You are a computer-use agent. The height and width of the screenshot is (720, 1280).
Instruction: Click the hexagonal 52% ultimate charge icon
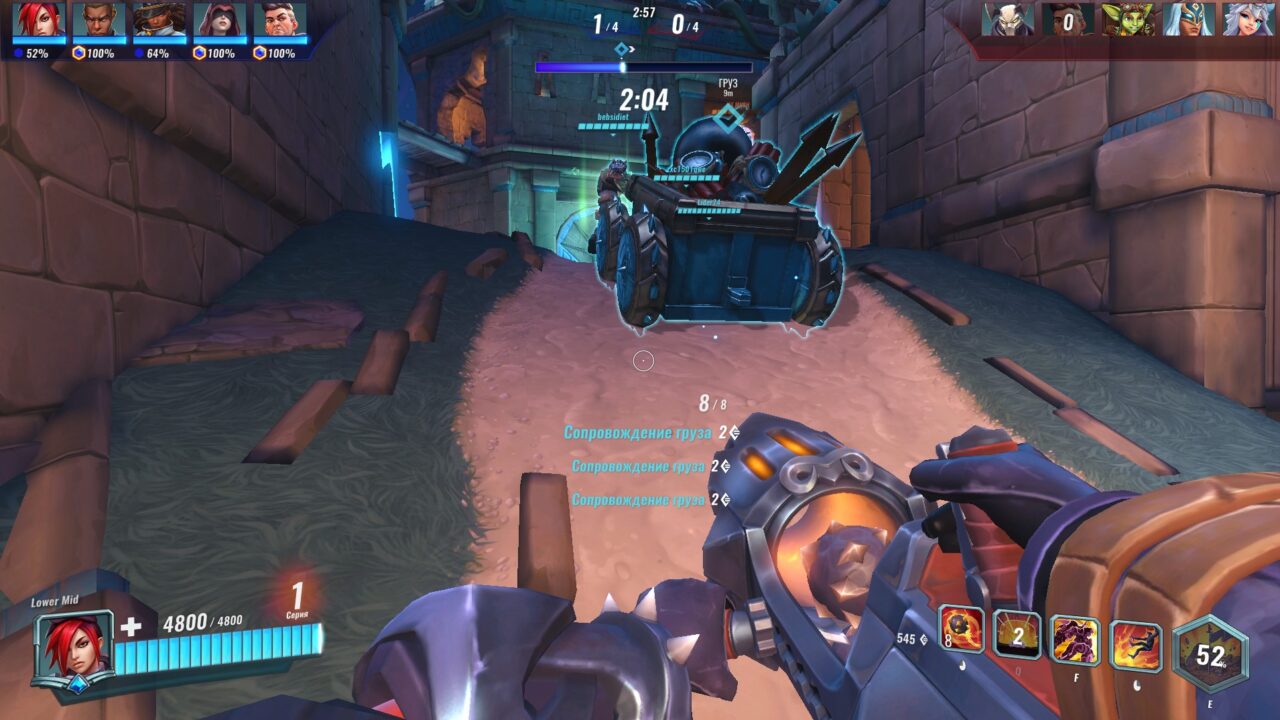(1208, 650)
